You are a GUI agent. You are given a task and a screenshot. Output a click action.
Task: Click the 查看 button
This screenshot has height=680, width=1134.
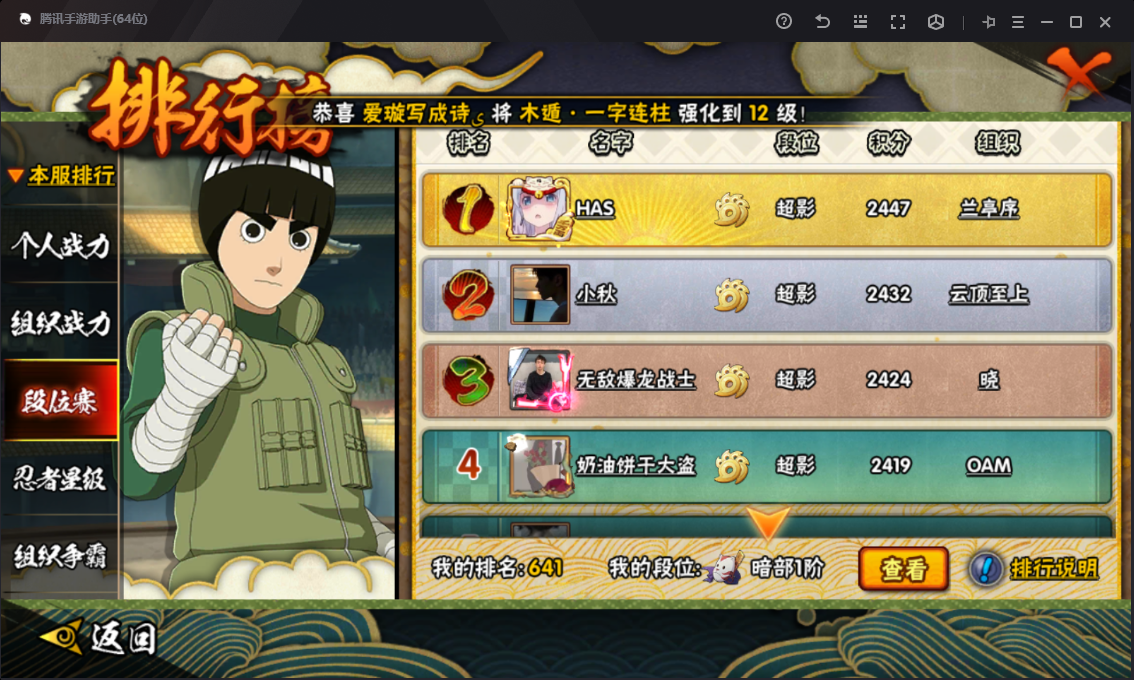click(903, 569)
